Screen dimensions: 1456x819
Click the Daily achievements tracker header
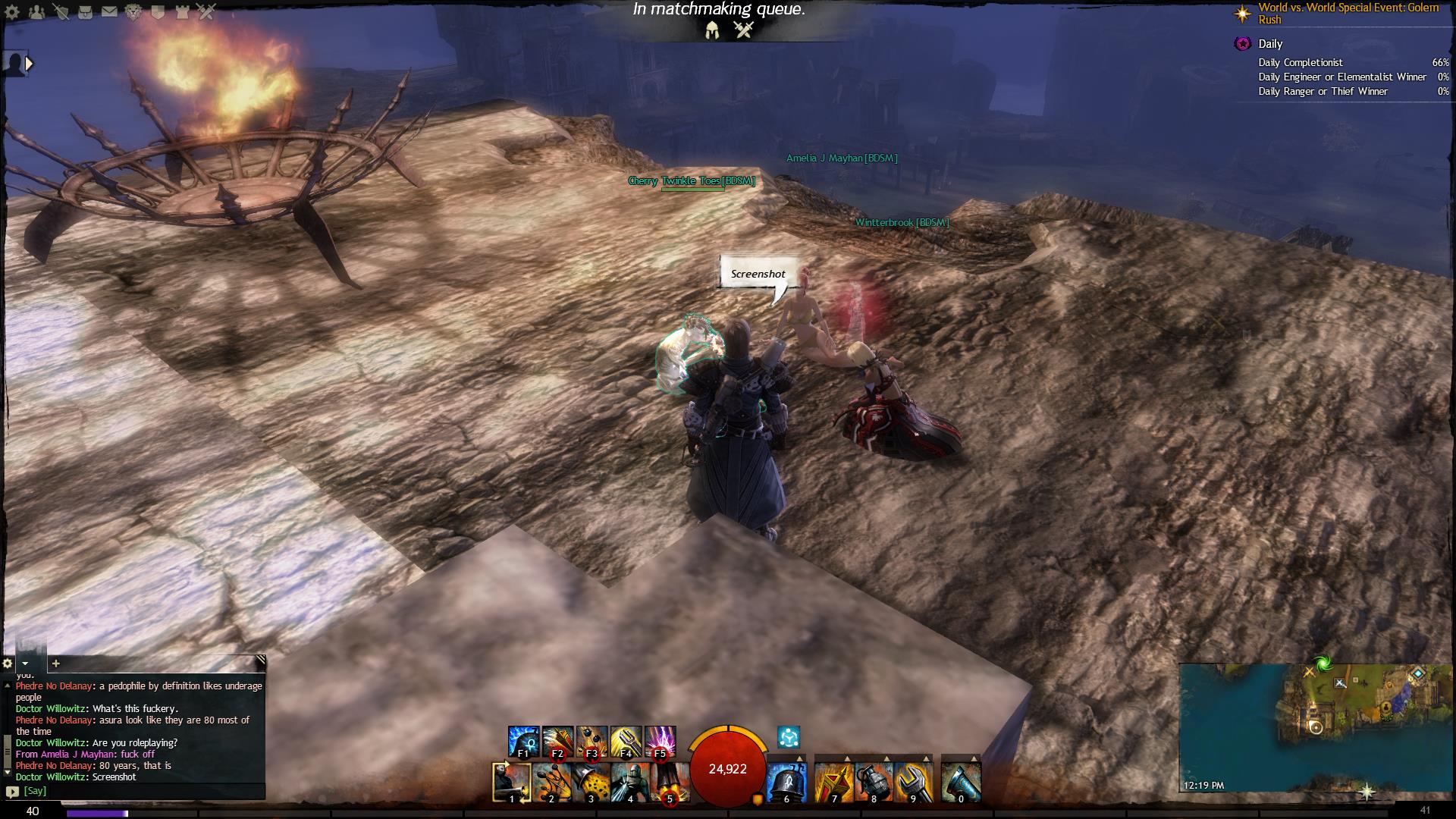[x=1270, y=44]
